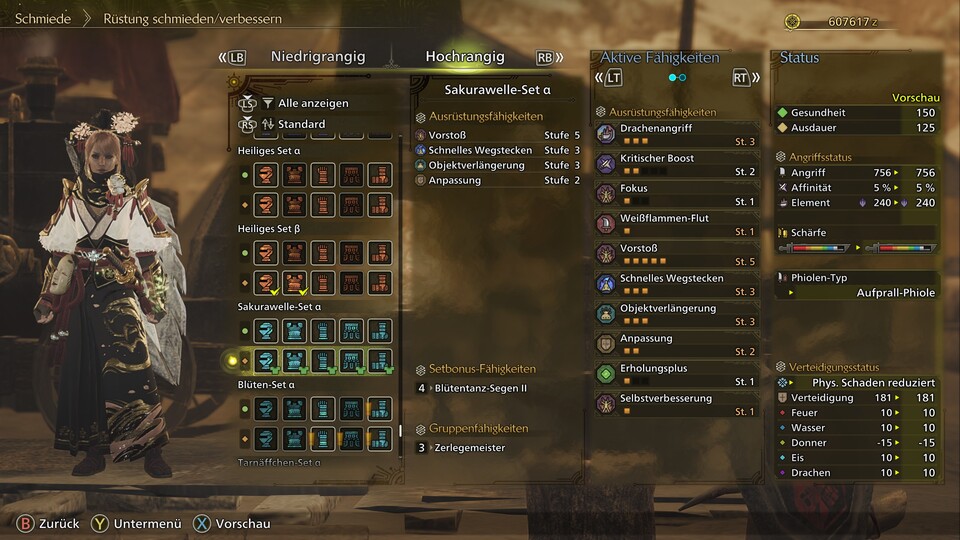Image resolution: width=960 pixels, height=540 pixels.
Task: Open the Alle anzeigen filter
Action: pyautogui.click(x=312, y=103)
